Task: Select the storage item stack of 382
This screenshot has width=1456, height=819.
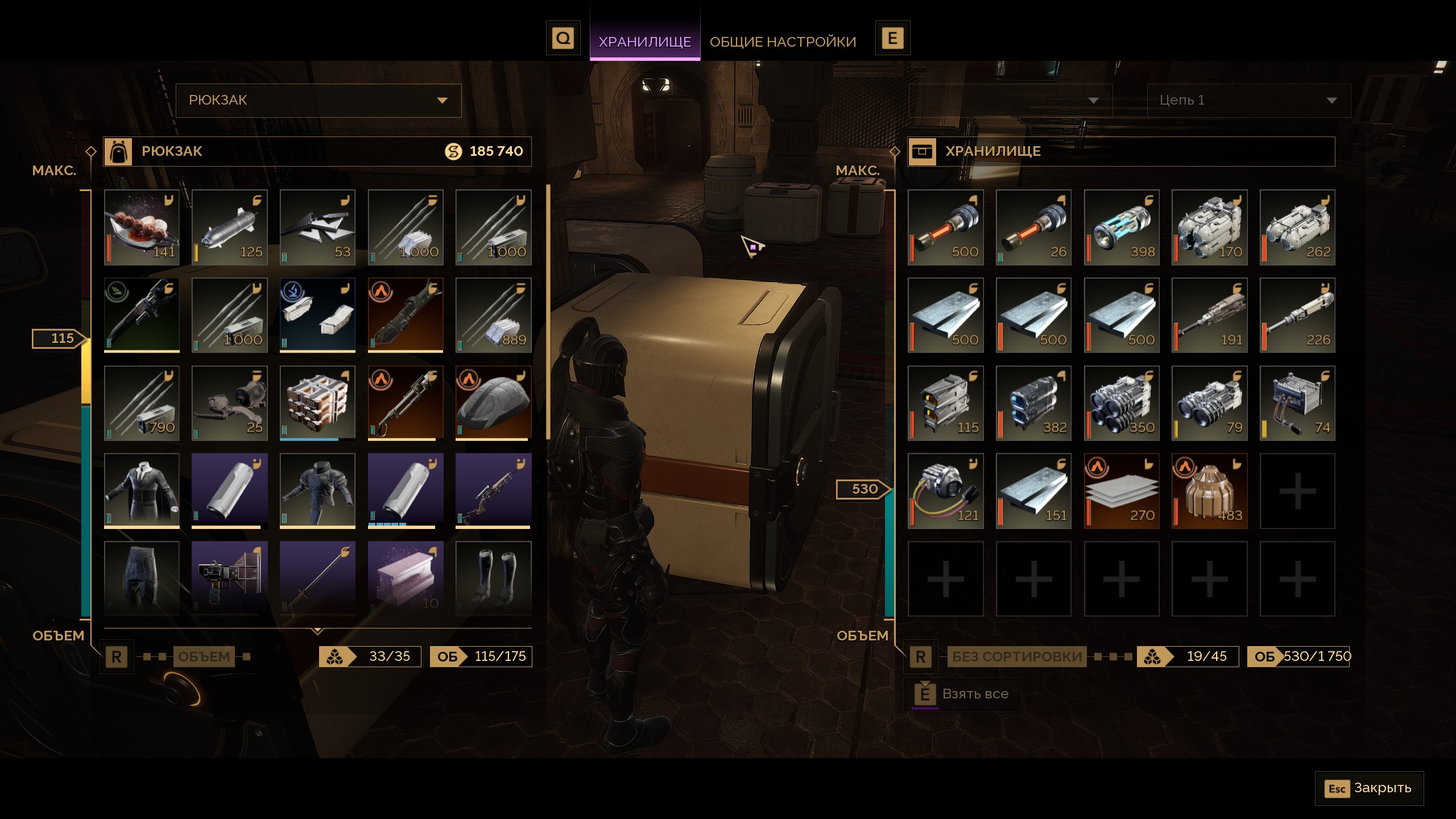Action: (x=1033, y=403)
